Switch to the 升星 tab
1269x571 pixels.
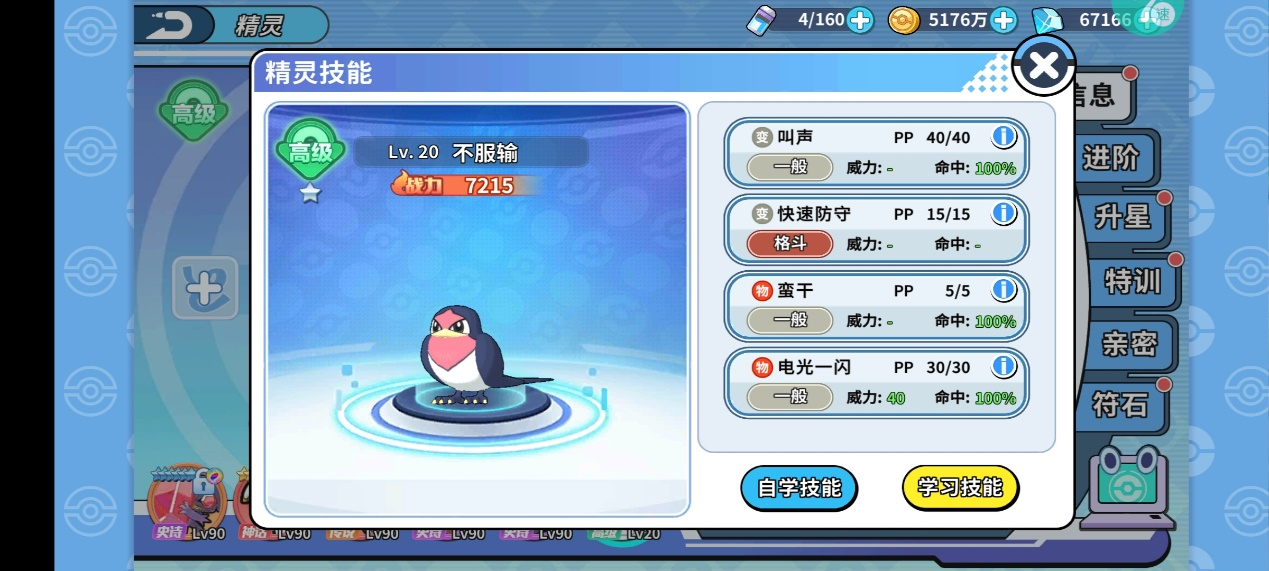(x=1122, y=217)
